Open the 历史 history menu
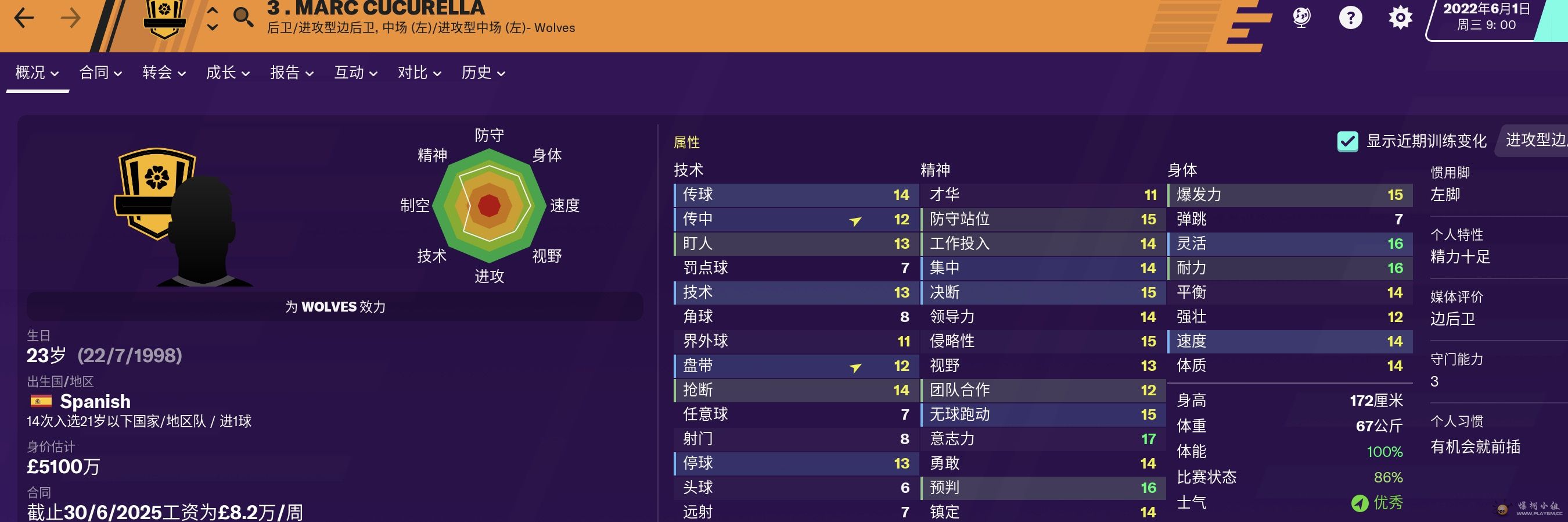Screen dimensions: 1568x522 (483, 73)
